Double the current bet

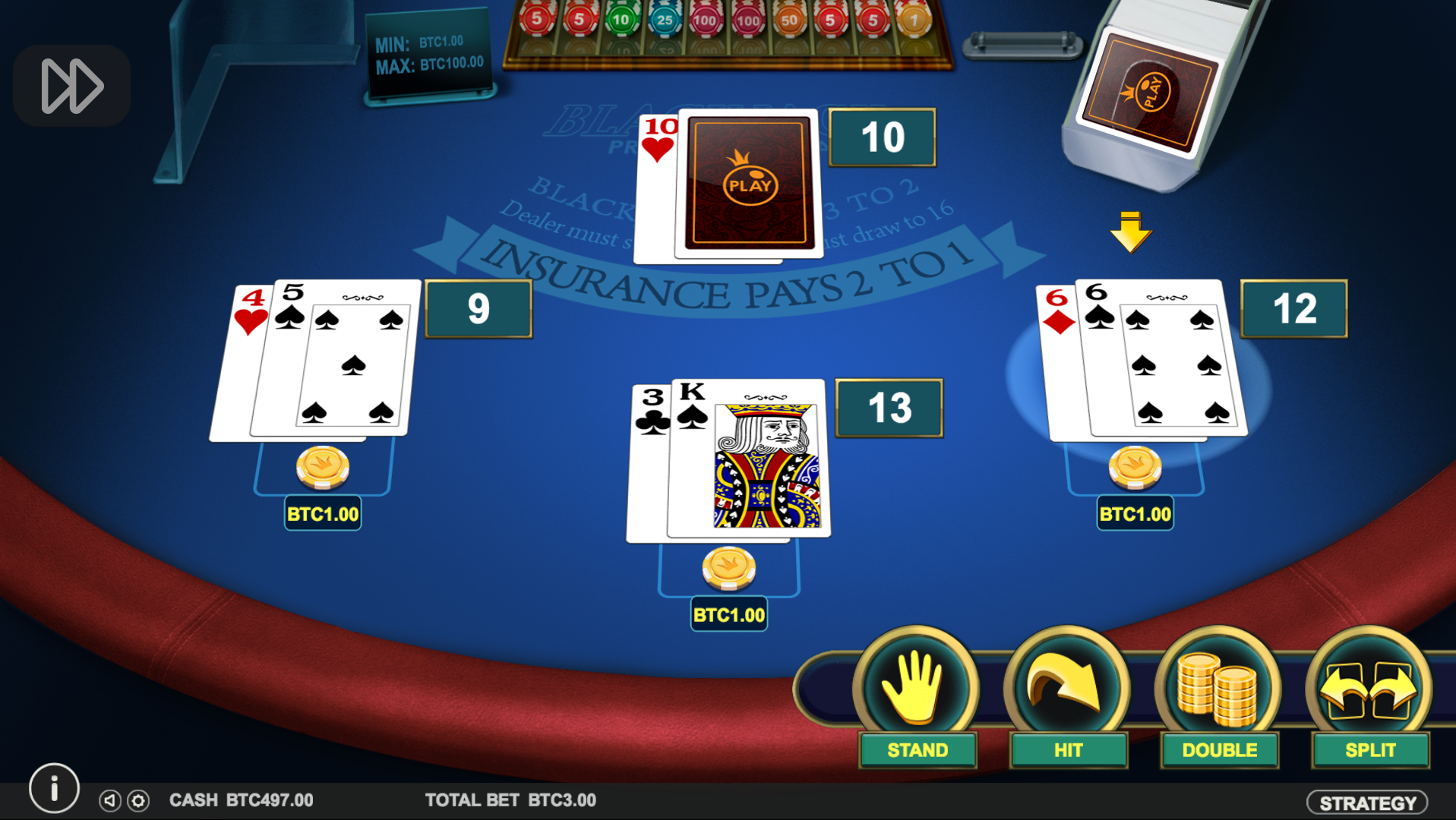pos(1218,697)
